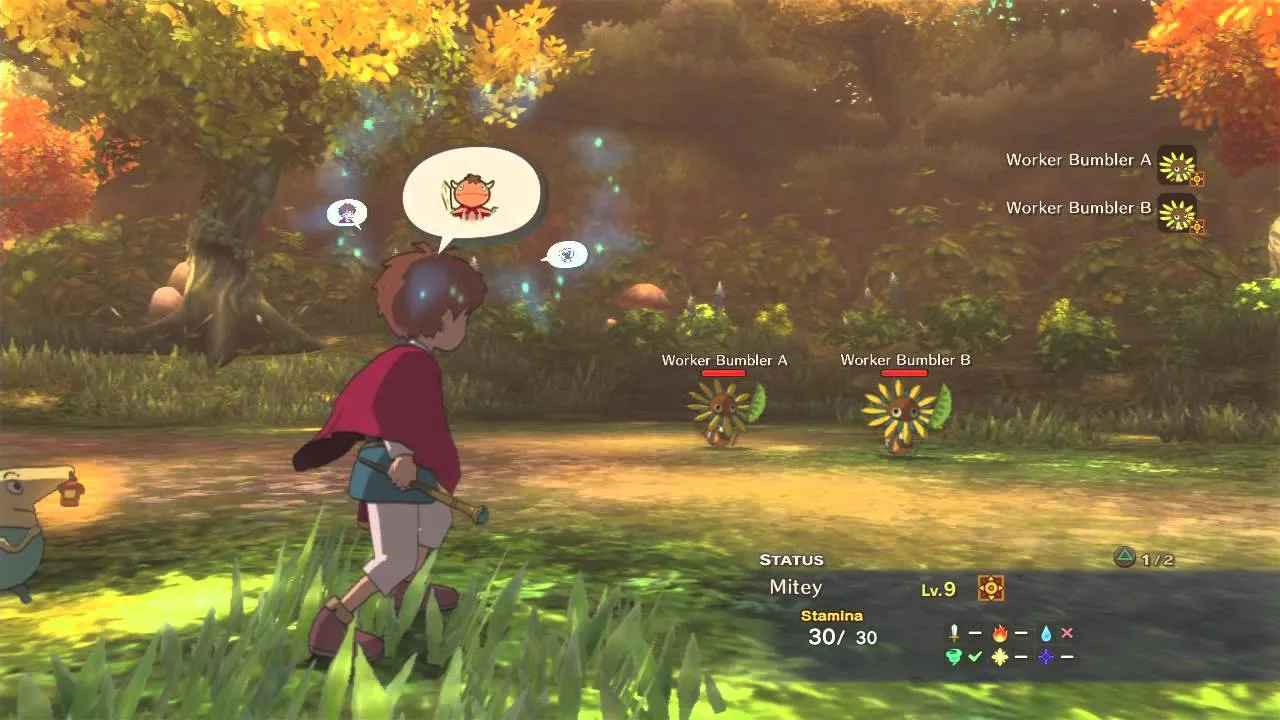Select the purple dark element icon
1280x720 pixels.
click(1046, 656)
